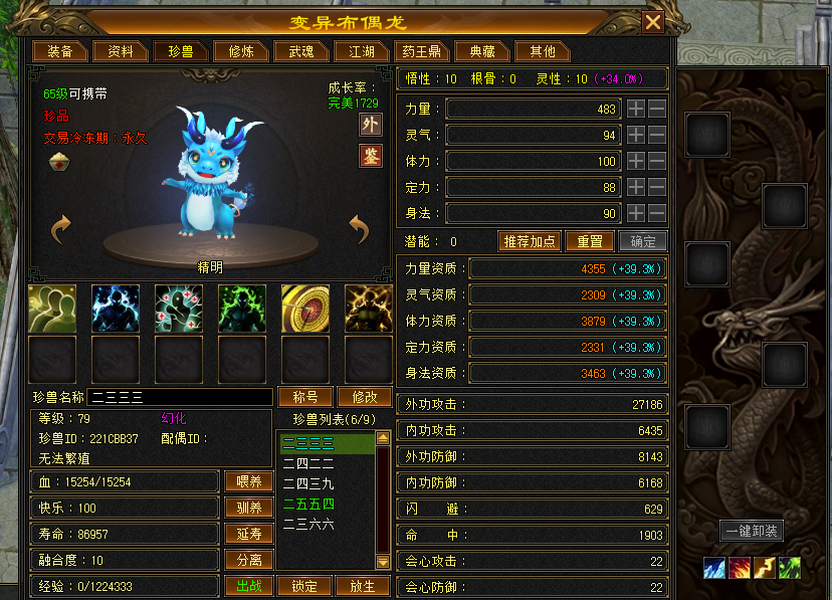Screen dimensions: 832x600
Task: Unequip everything with 一键卸装
Action: [x=752, y=531]
